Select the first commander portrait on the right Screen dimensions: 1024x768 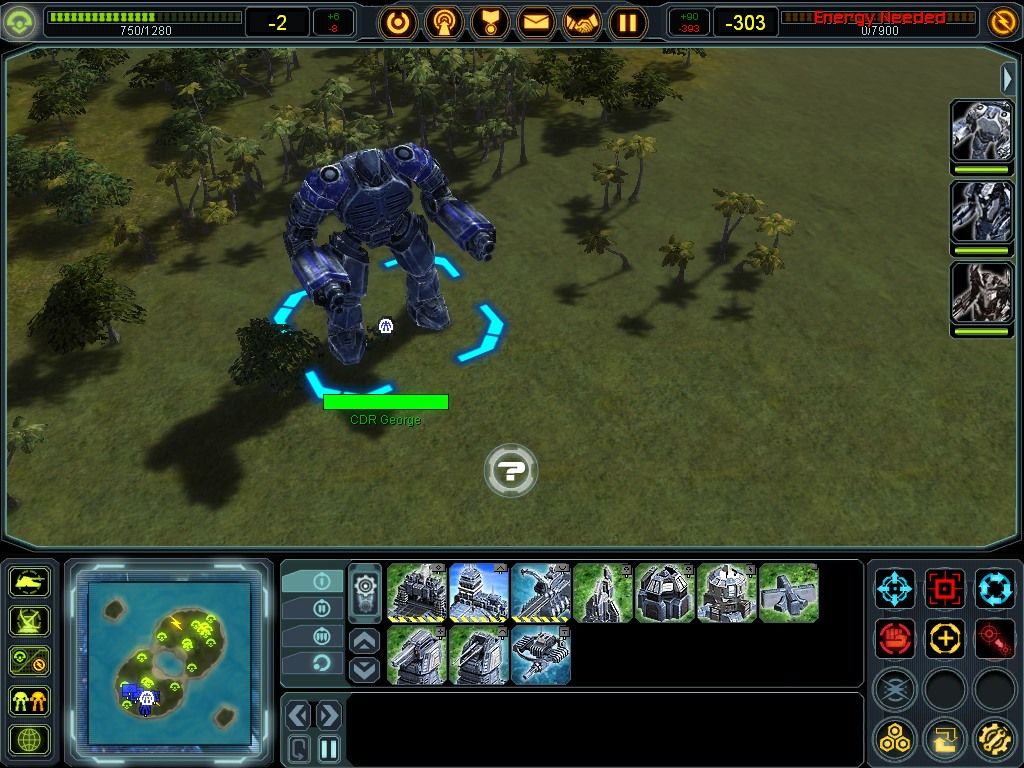tap(981, 130)
